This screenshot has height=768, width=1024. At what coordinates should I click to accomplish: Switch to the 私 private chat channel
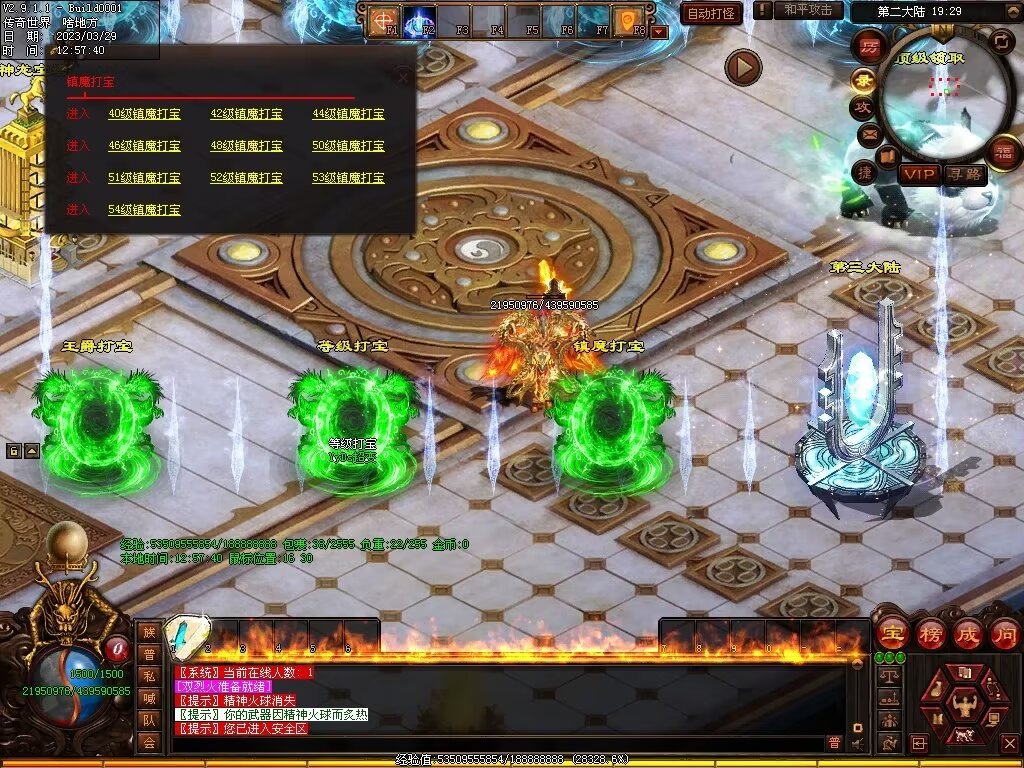(149, 675)
